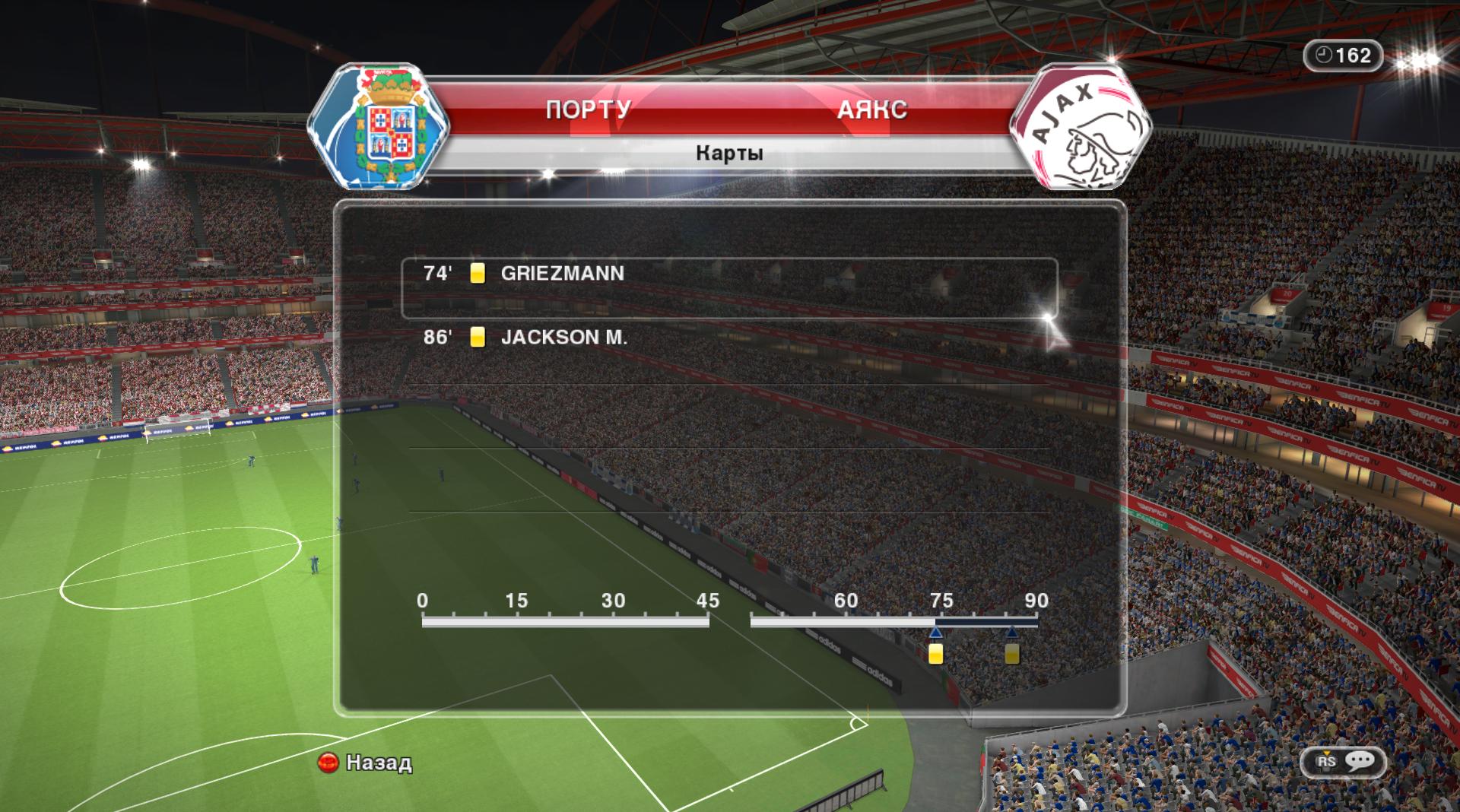Screen dimensions: 1460x812
Task: Click the yellow card marker at minute 86
Action: 1011,653
